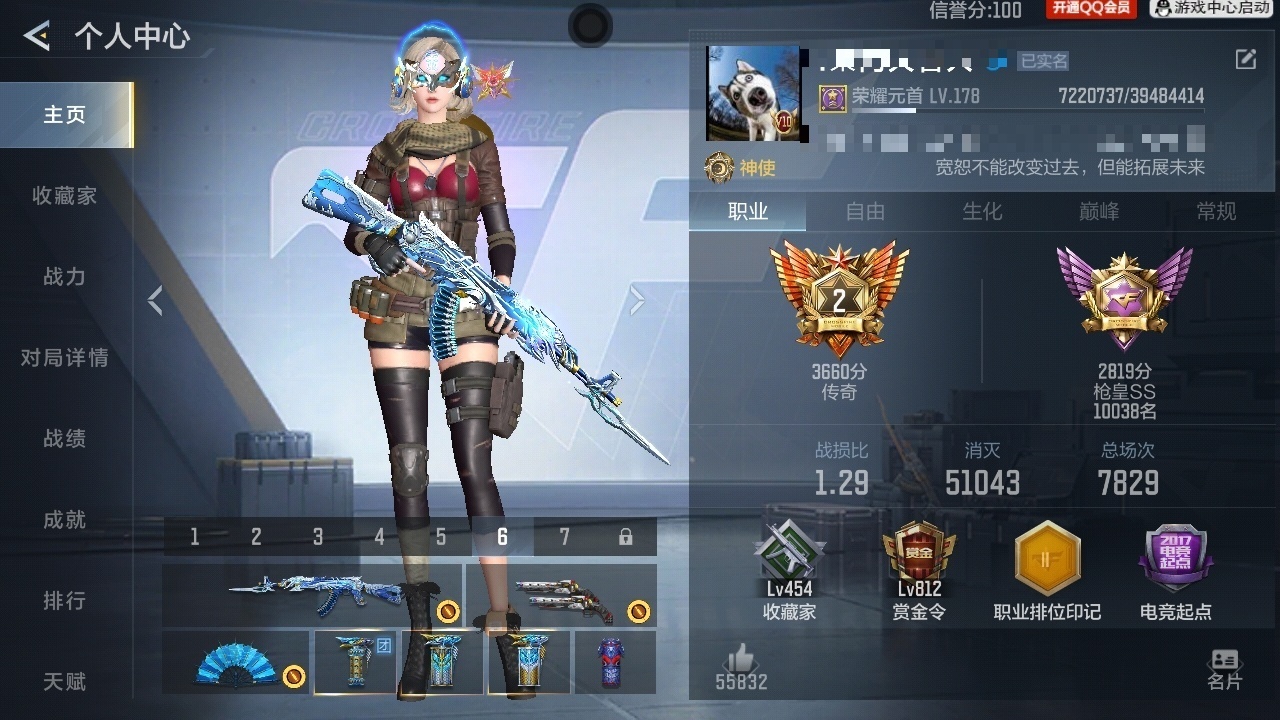1280x720 pixels.
Task: Open the 成就 achievements page
Action: tap(64, 520)
